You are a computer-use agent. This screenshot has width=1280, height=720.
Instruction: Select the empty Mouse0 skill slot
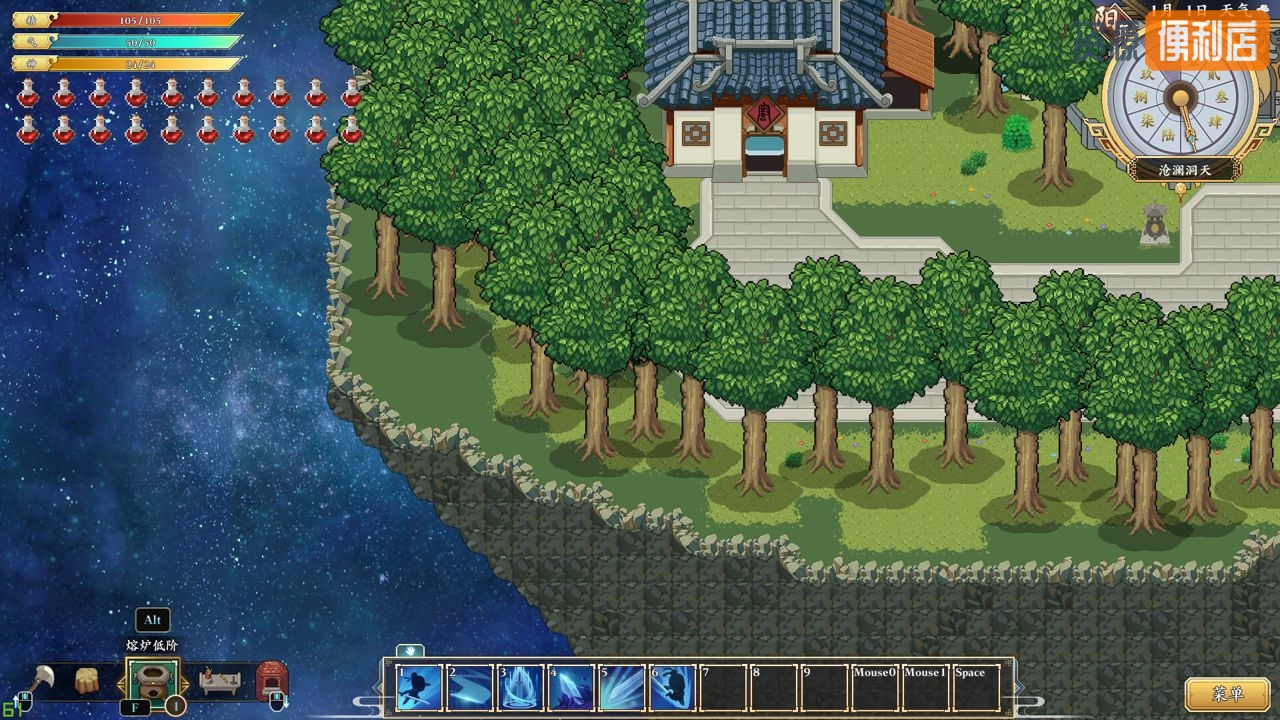(x=875, y=688)
